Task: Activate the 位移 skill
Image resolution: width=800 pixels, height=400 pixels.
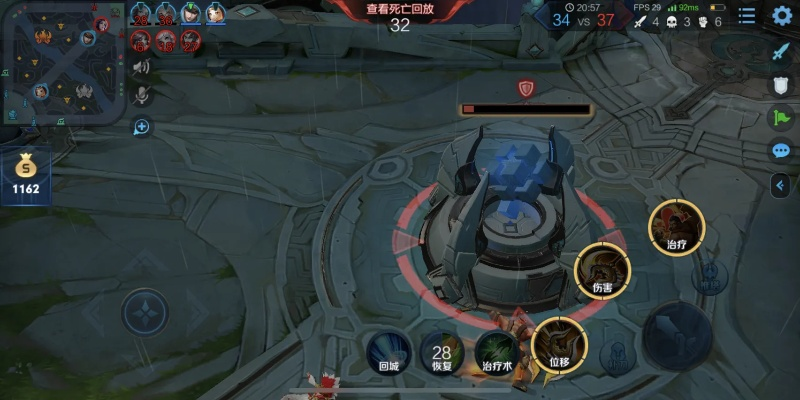Action: click(558, 342)
